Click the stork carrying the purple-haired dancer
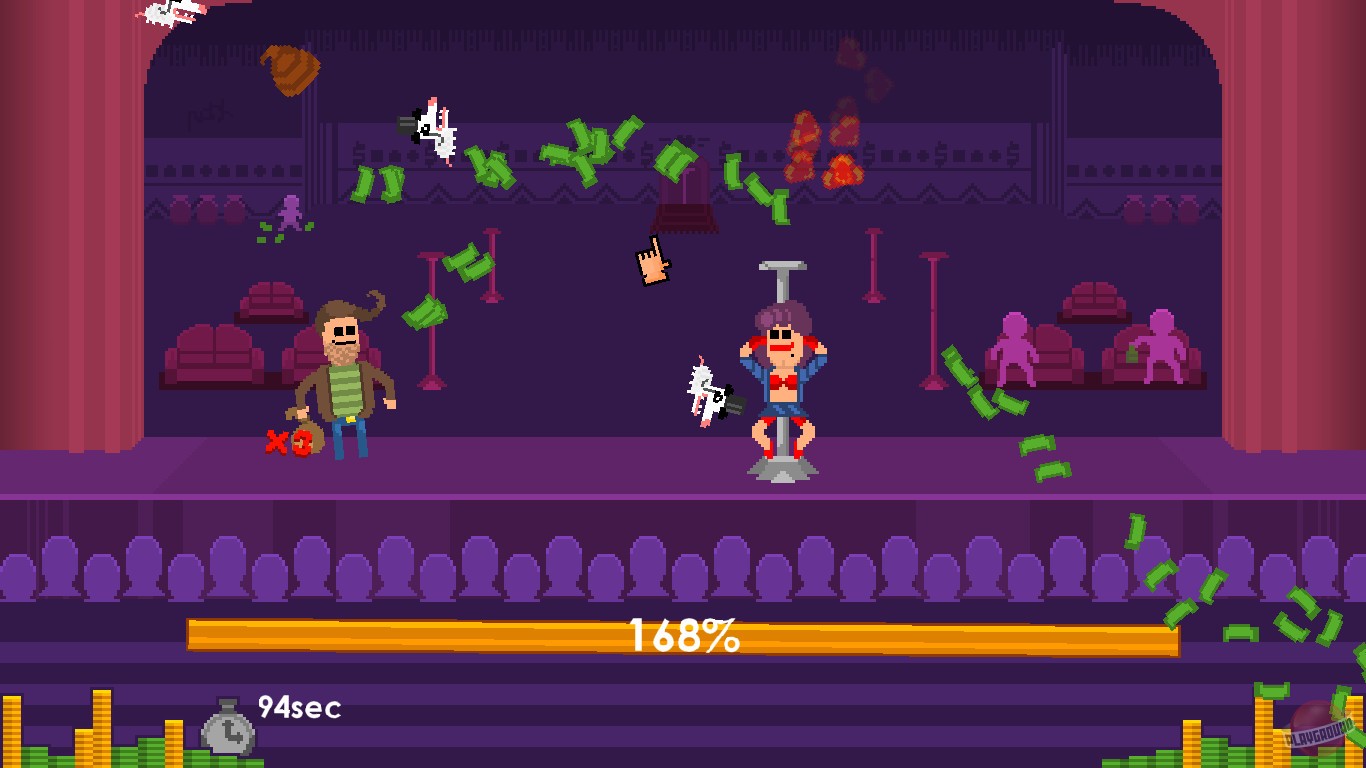This screenshot has height=768, width=1366. (705, 390)
